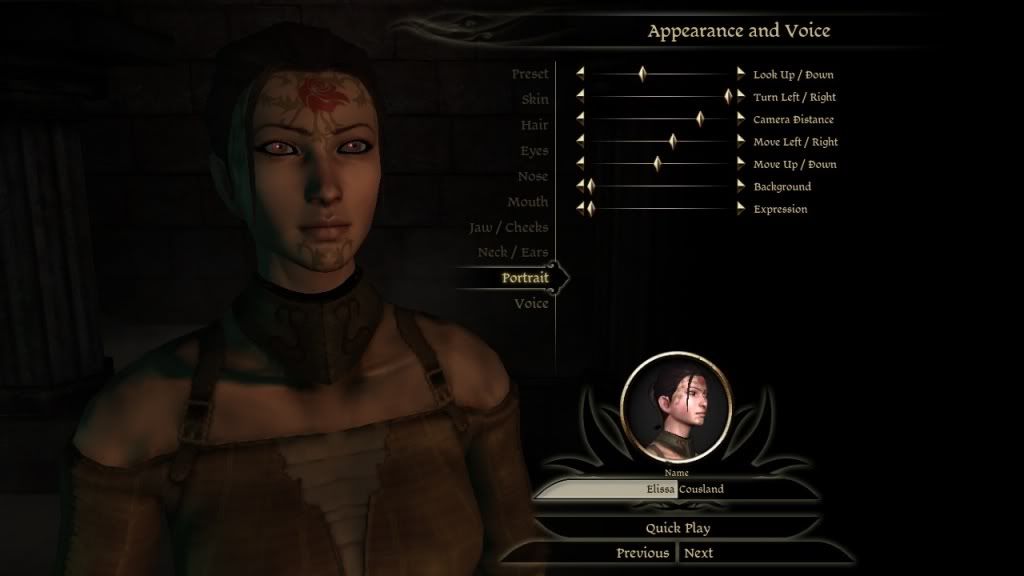The image size is (1024, 576).
Task: Open the Preset appearance category
Action: [x=529, y=74]
